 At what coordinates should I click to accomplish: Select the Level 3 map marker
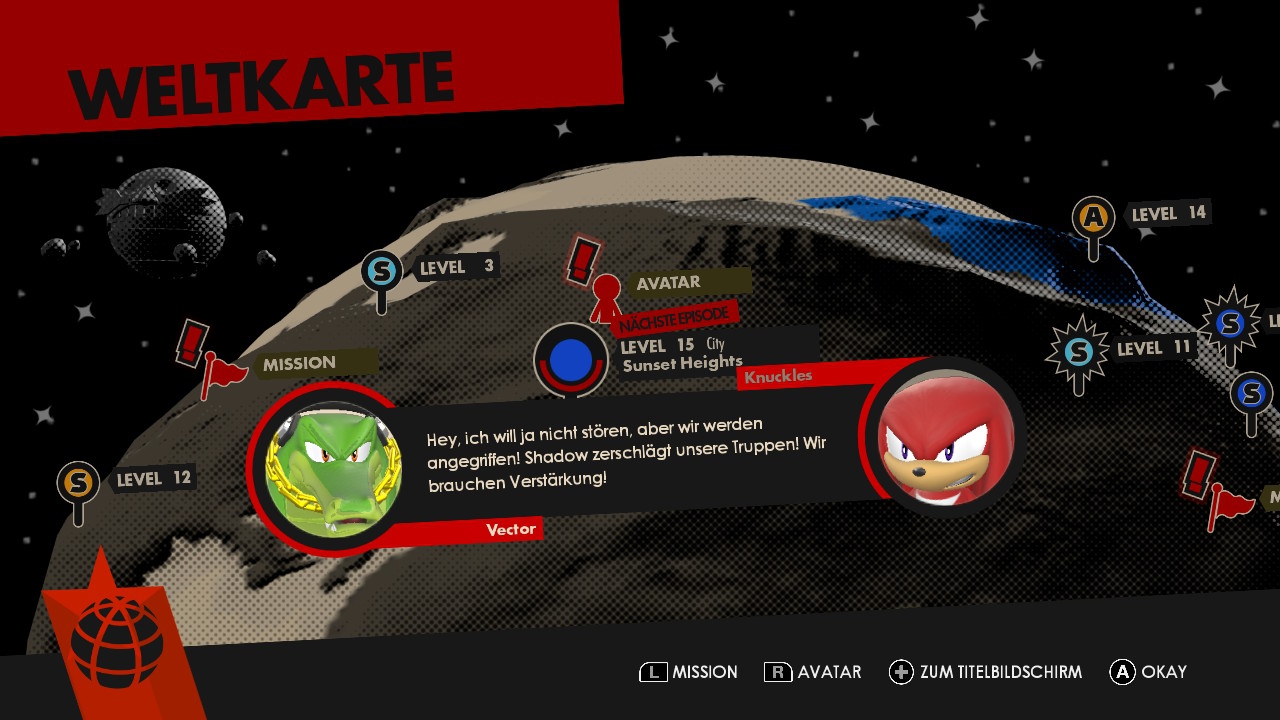[381, 271]
